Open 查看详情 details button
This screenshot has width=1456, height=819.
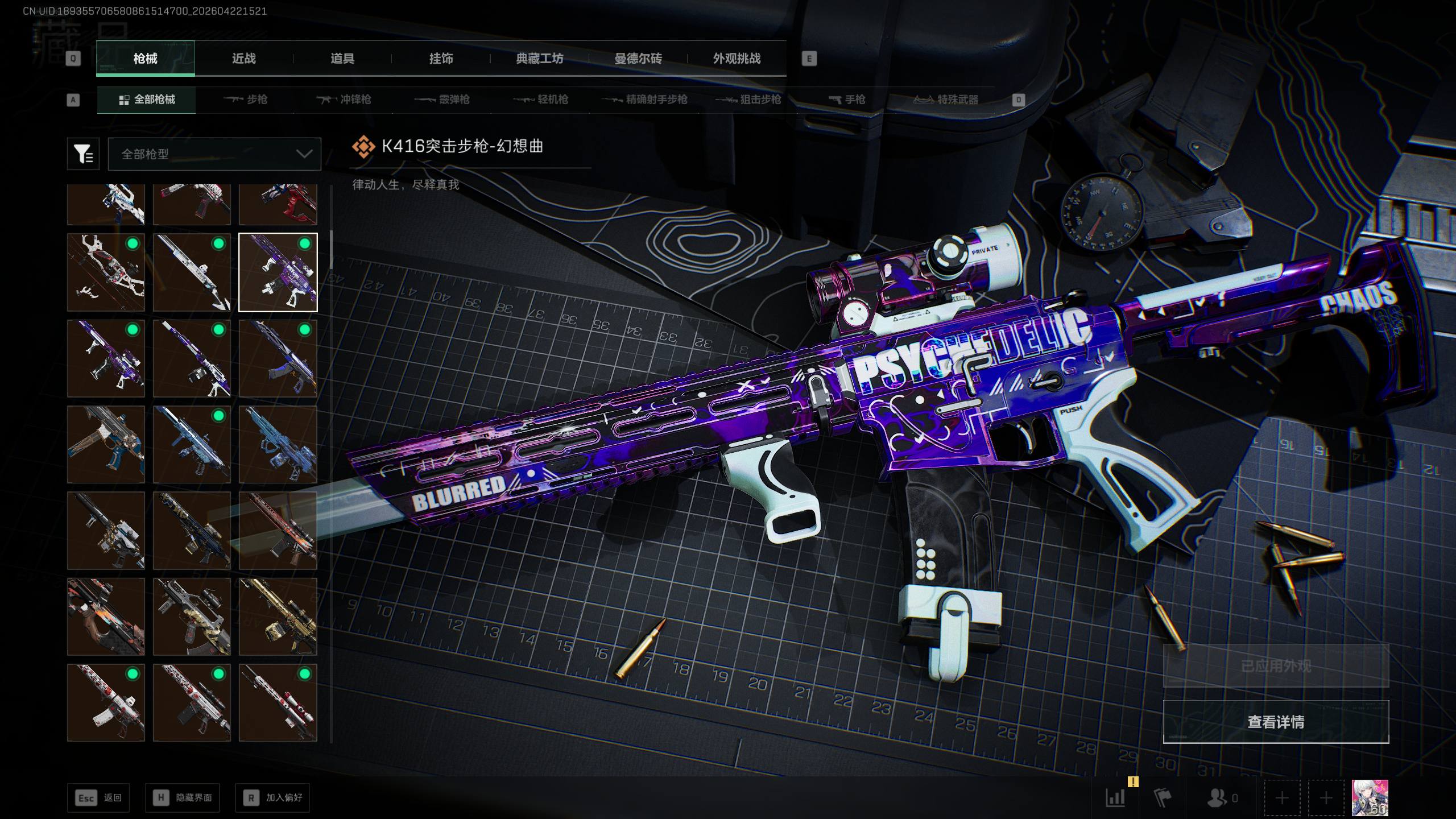[x=1276, y=722]
